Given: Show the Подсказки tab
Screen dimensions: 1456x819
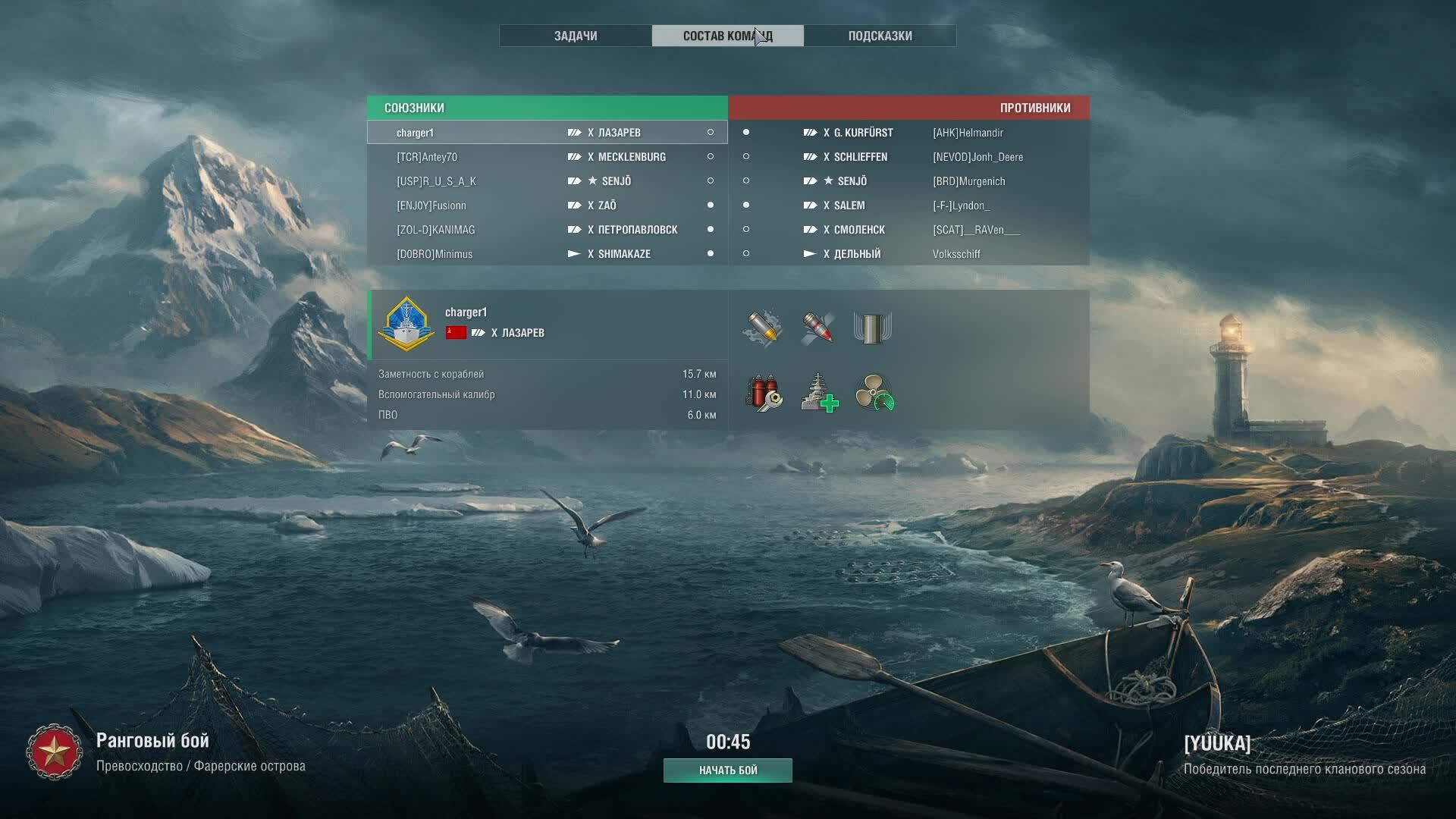Looking at the screenshot, I should [x=880, y=36].
